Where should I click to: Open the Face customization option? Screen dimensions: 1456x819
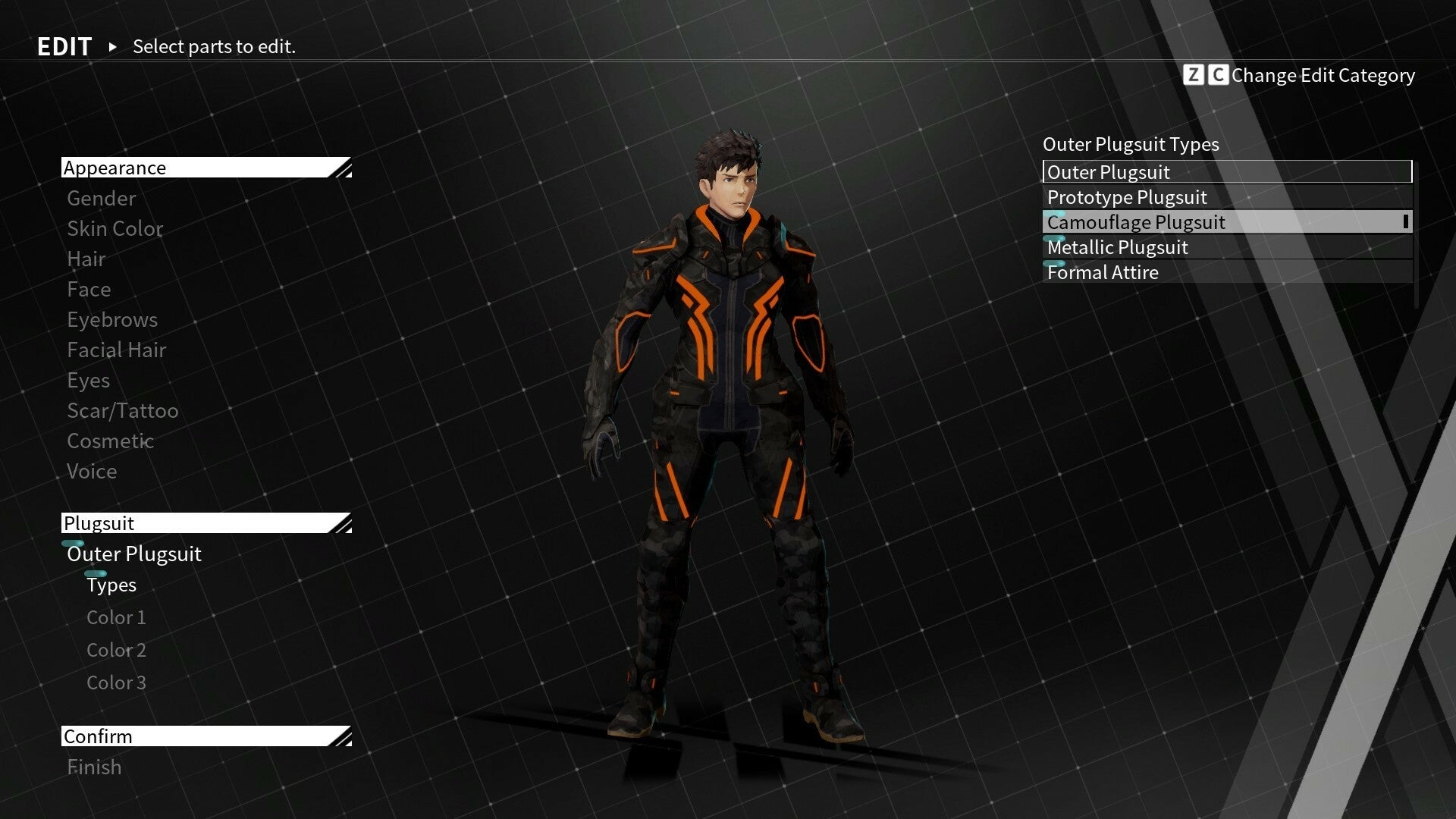pos(89,290)
